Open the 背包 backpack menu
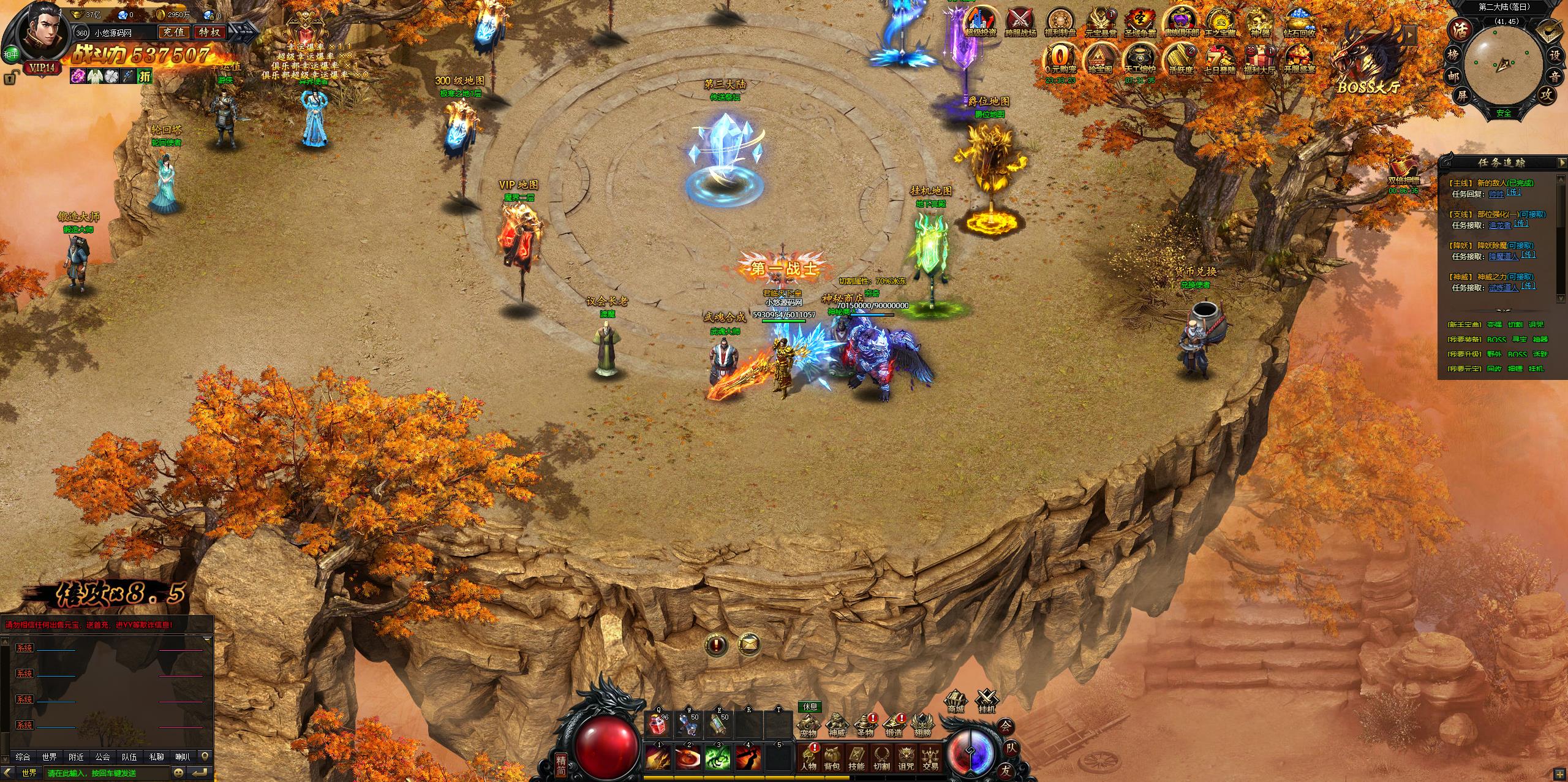This screenshot has width=1568, height=782. click(x=832, y=758)
